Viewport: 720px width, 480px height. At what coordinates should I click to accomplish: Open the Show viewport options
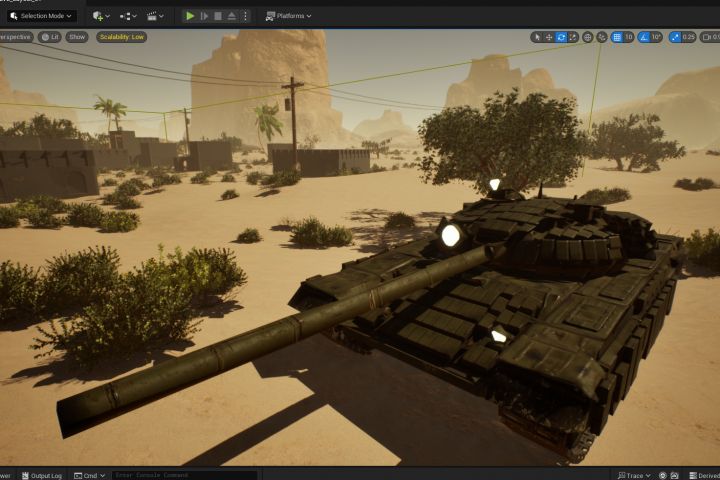point(77,37)
